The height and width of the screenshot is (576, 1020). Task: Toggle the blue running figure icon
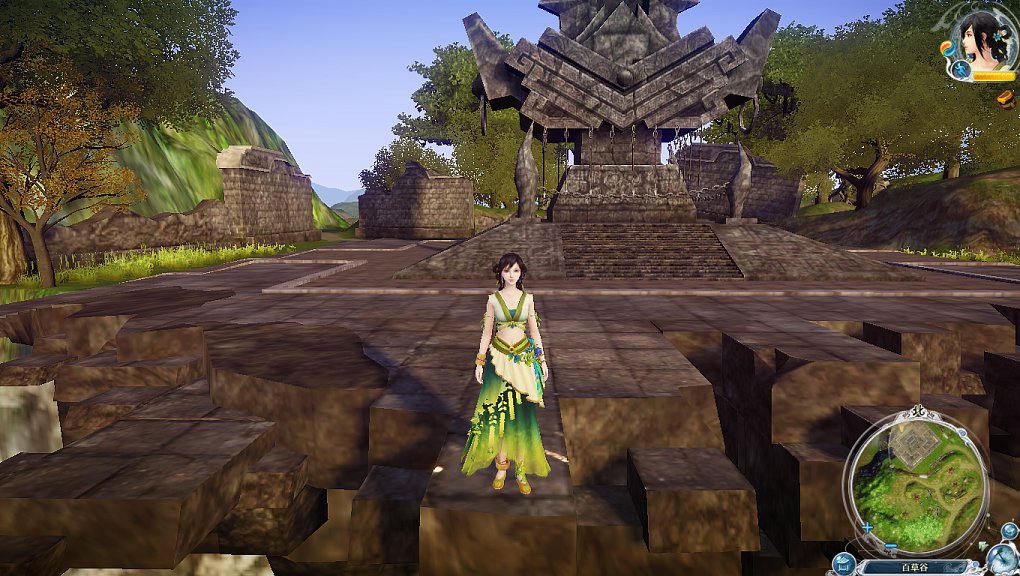pyautogui.click(x=960, y=70)
